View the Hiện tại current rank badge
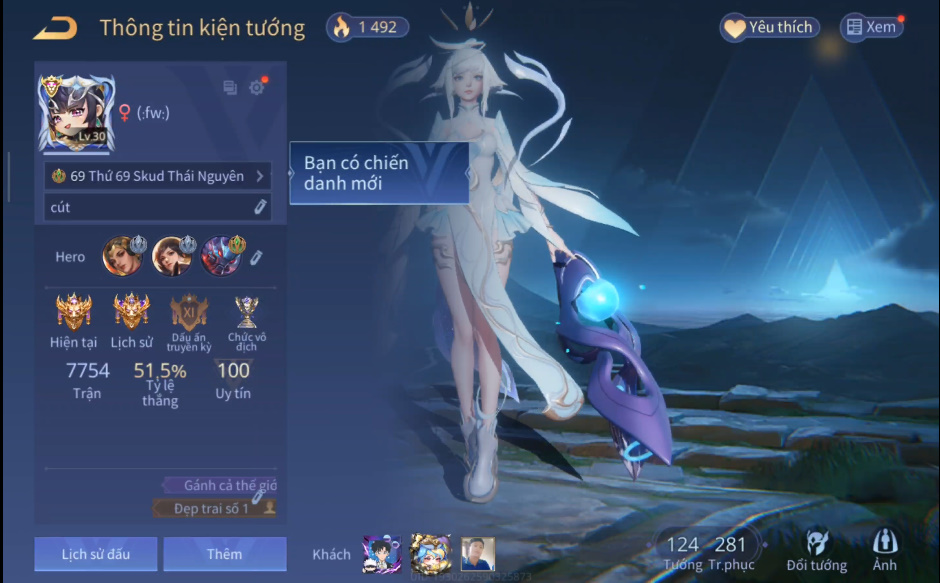The image size is (940, 583). pyautogui.click(x=74, y=312)
